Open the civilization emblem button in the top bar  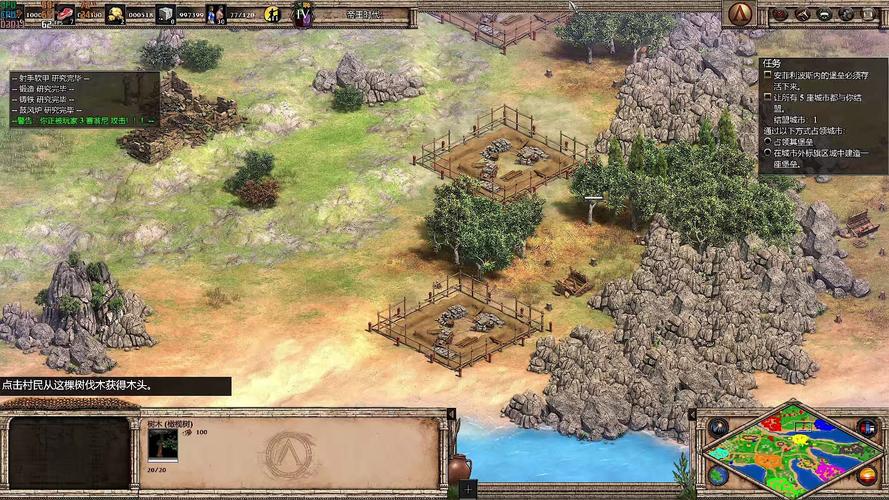click(x=740, y=13)
